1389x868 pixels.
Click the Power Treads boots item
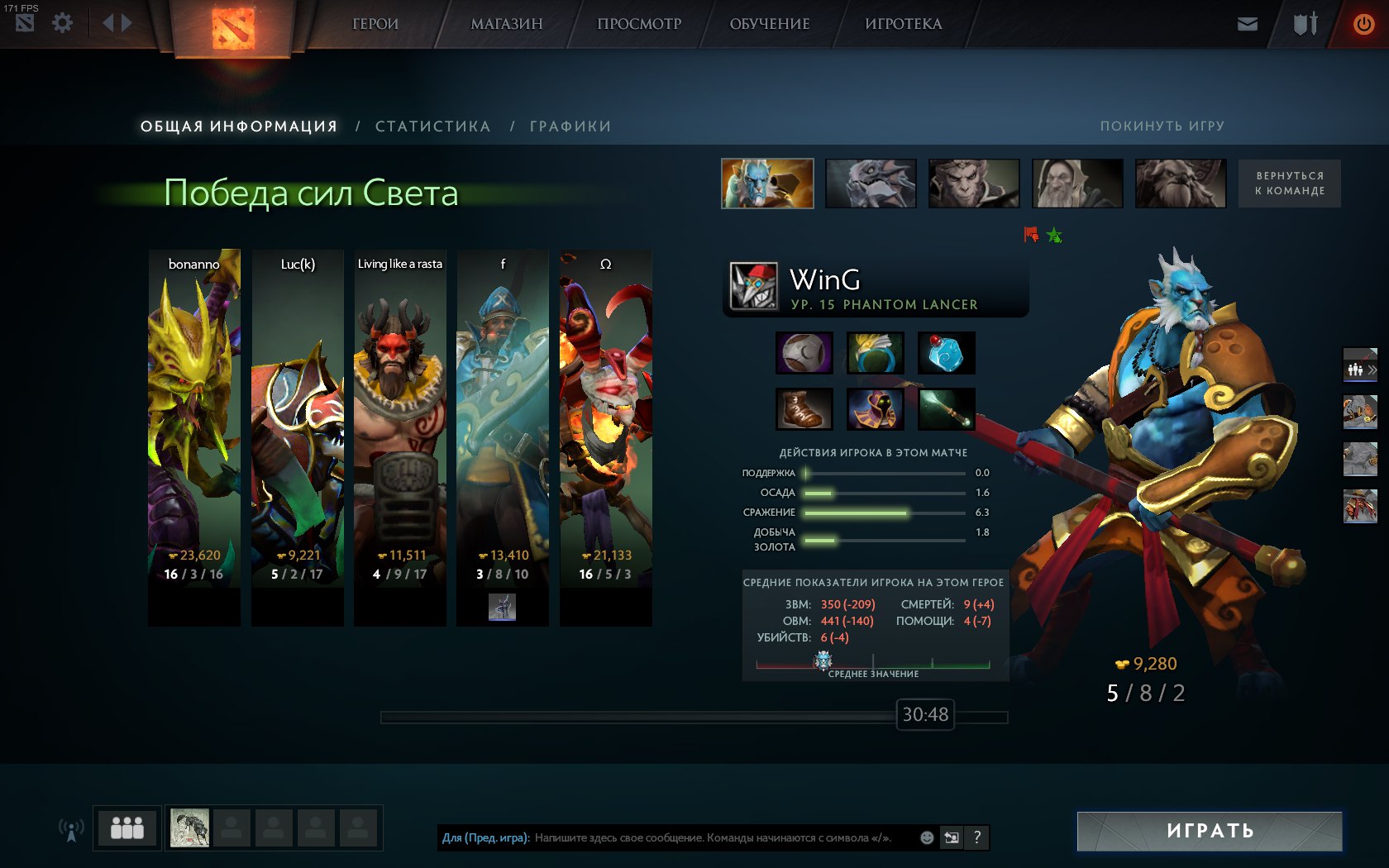click(804, 409)
